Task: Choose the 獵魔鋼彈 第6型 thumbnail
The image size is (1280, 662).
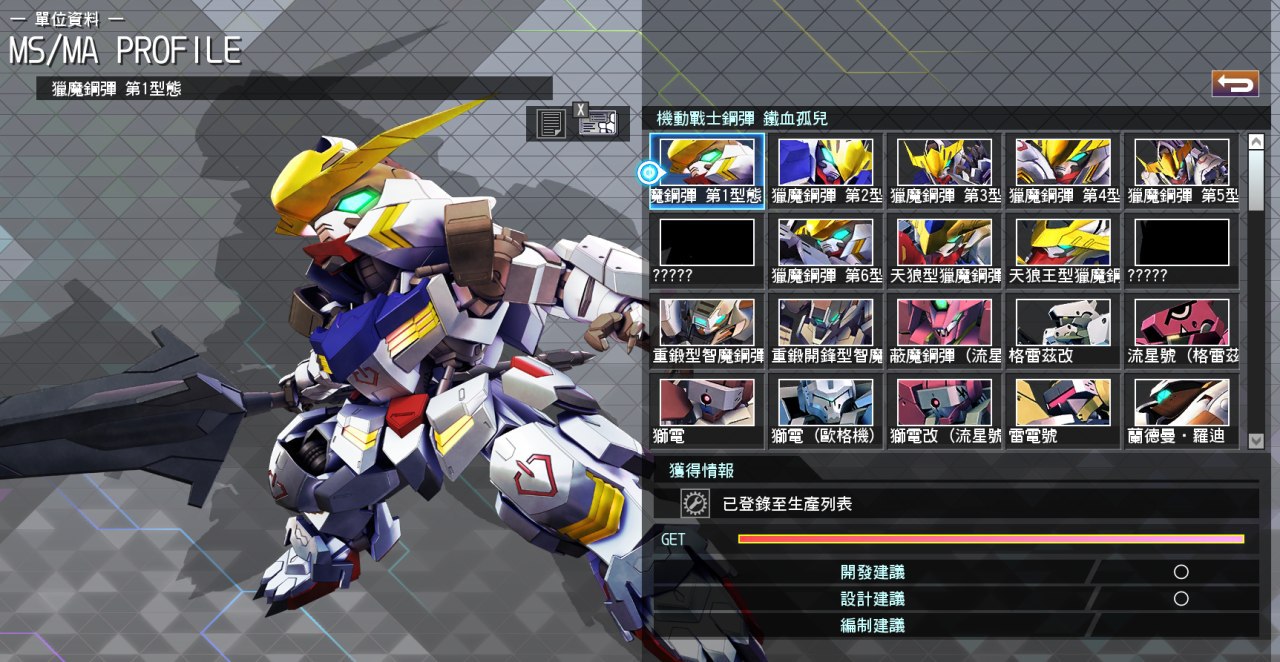Action: (826, 251)
